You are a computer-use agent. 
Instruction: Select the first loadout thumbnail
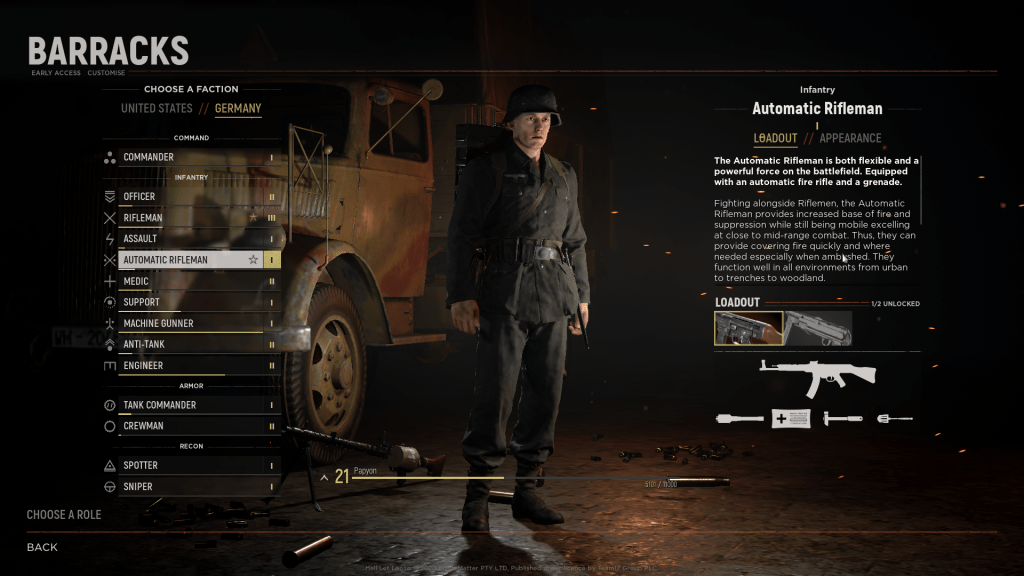pos(748,328)
